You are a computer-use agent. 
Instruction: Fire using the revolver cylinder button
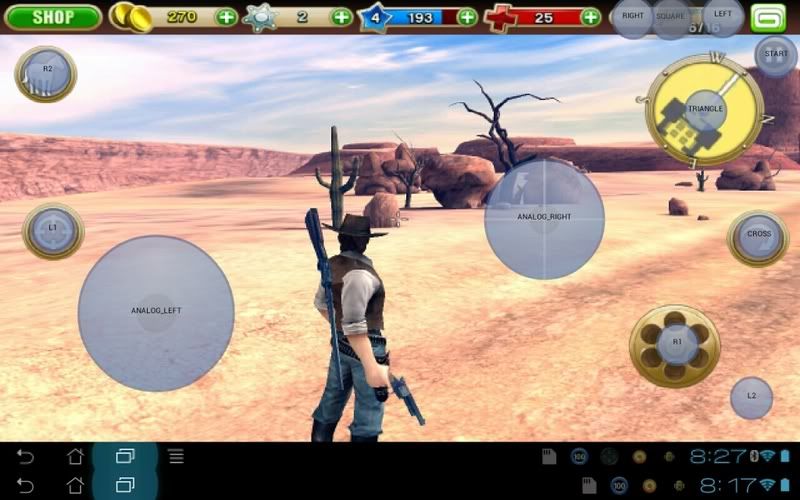click(x=675, y=344)
